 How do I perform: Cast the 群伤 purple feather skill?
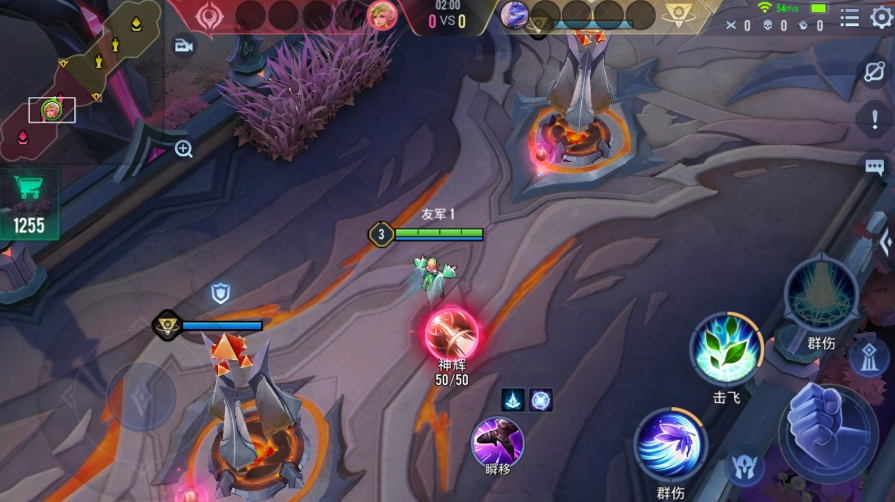[670, 445]
